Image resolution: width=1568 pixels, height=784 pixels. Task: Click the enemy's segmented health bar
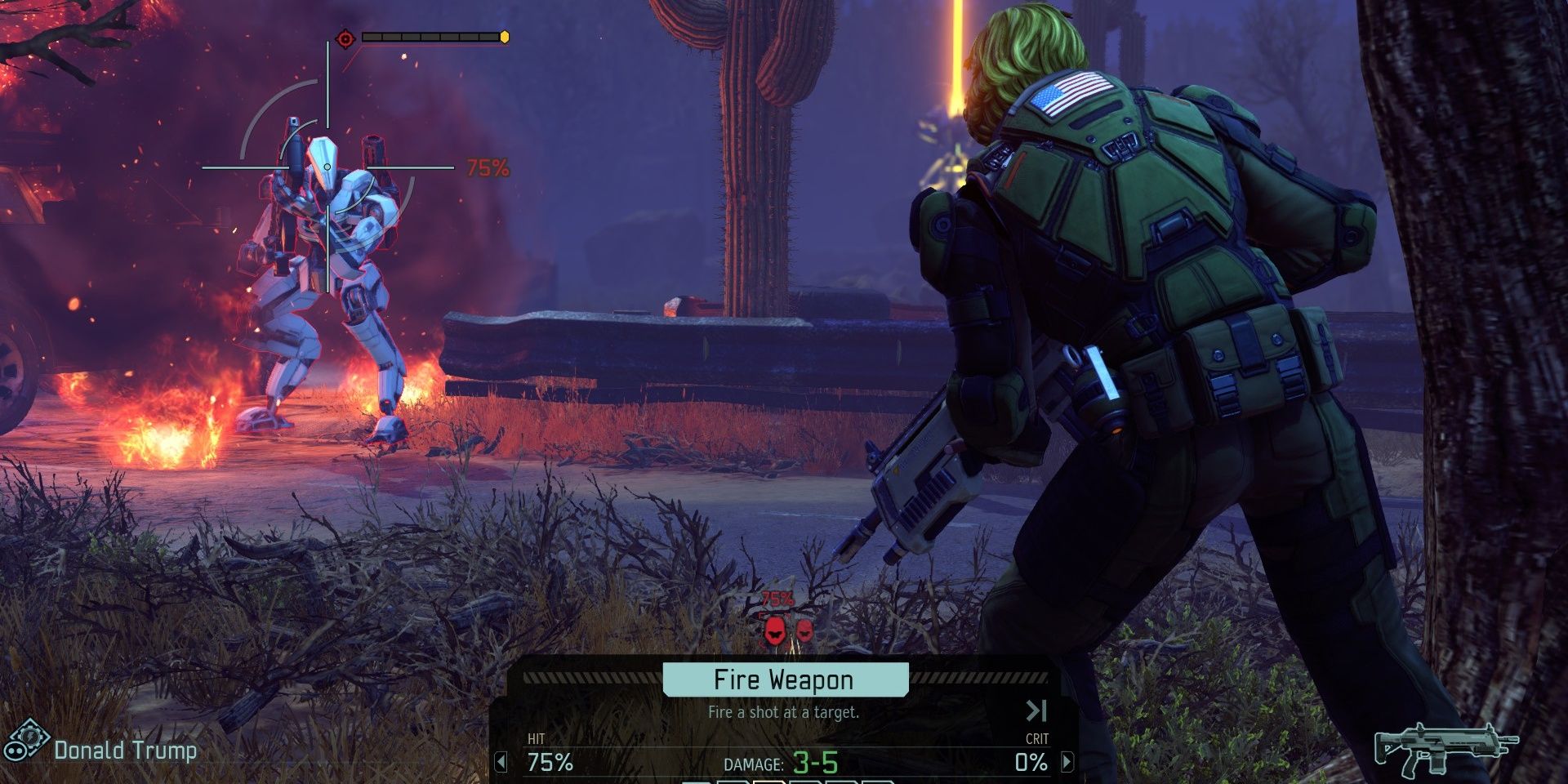click(x=429, y=35)
